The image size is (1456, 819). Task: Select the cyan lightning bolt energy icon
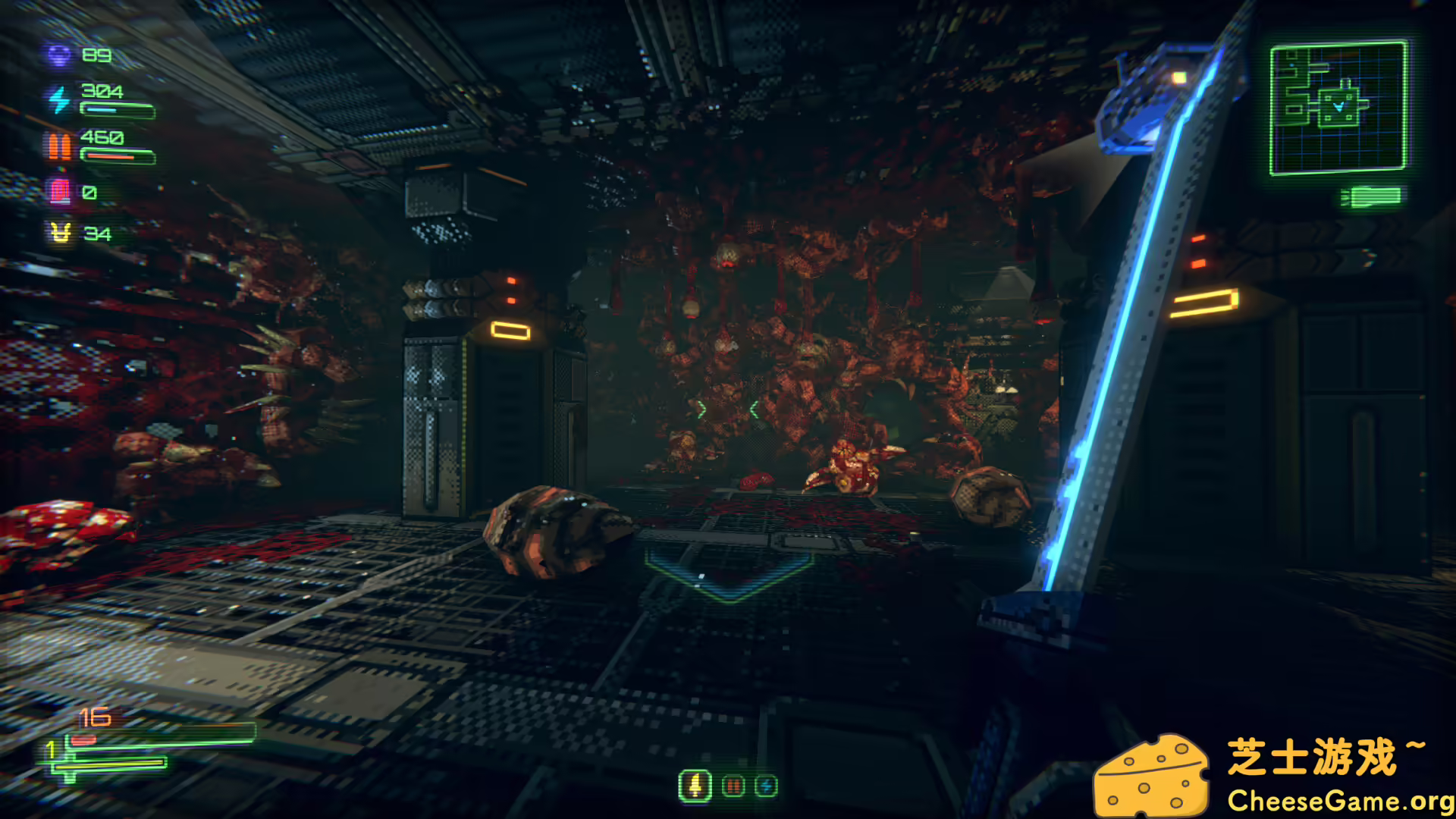point(59,100)
